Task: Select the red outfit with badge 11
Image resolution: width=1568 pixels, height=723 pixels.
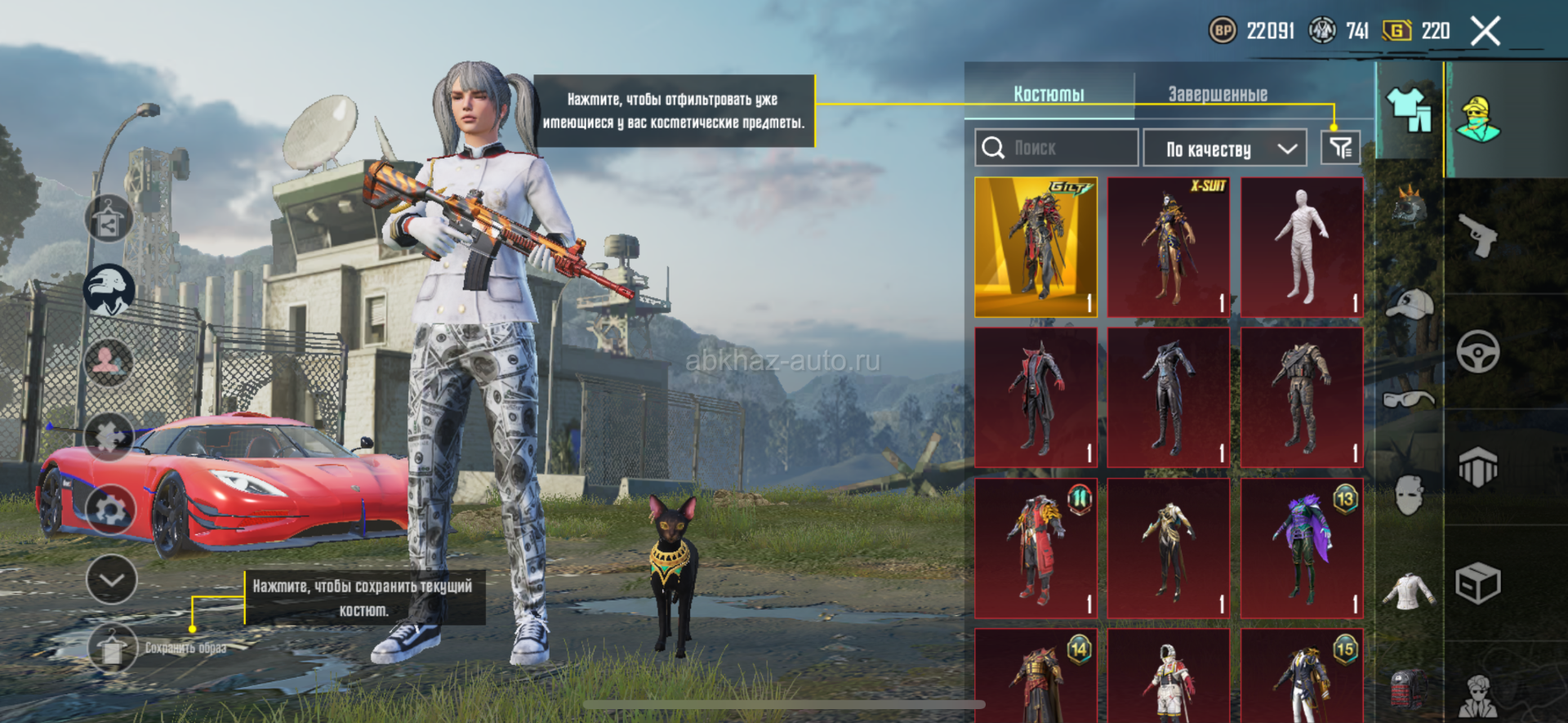Action: click(x=1036, y=548)
